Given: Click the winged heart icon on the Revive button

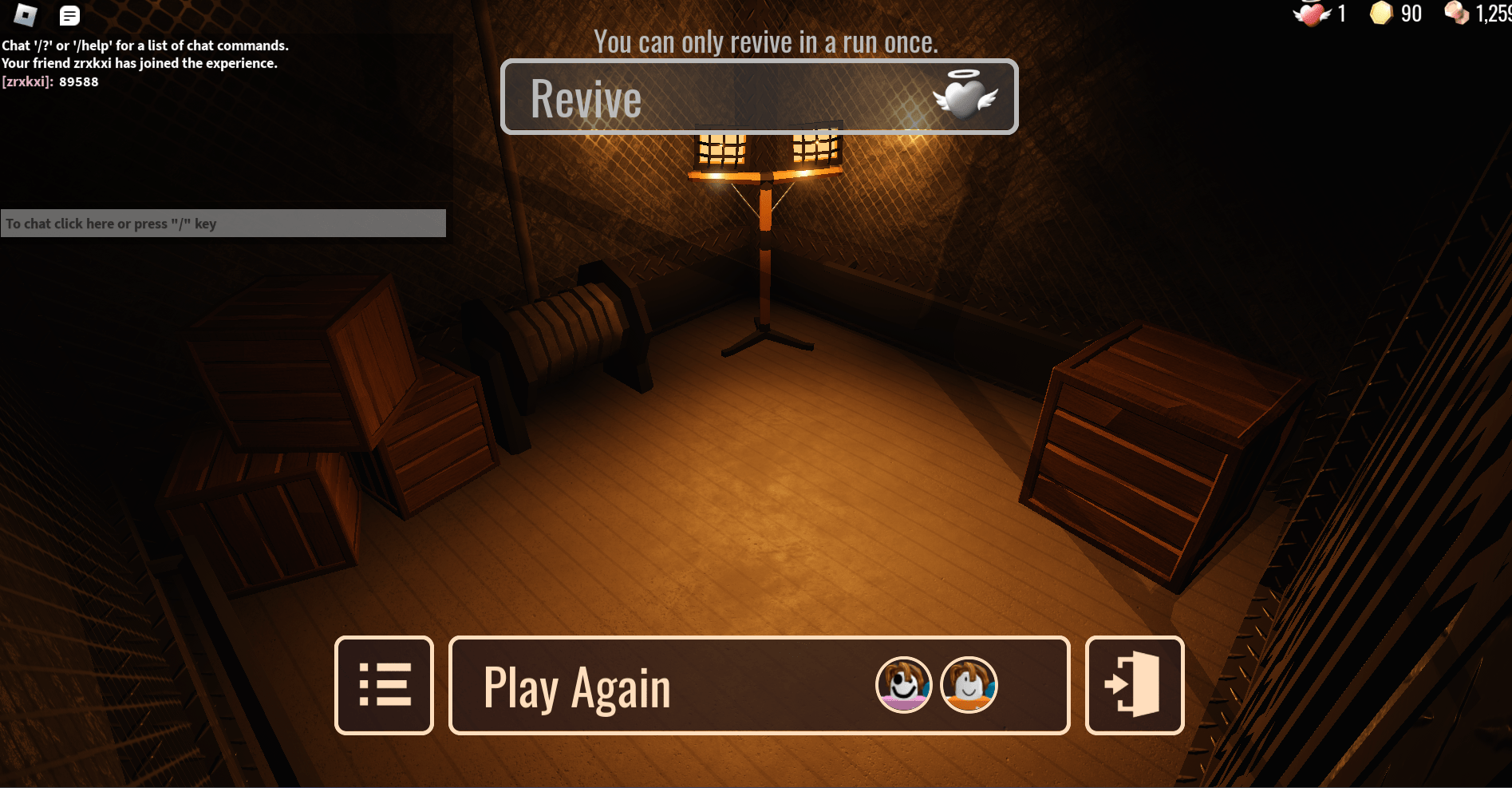Looking at the screenshot, I should (x=967, y=97).
